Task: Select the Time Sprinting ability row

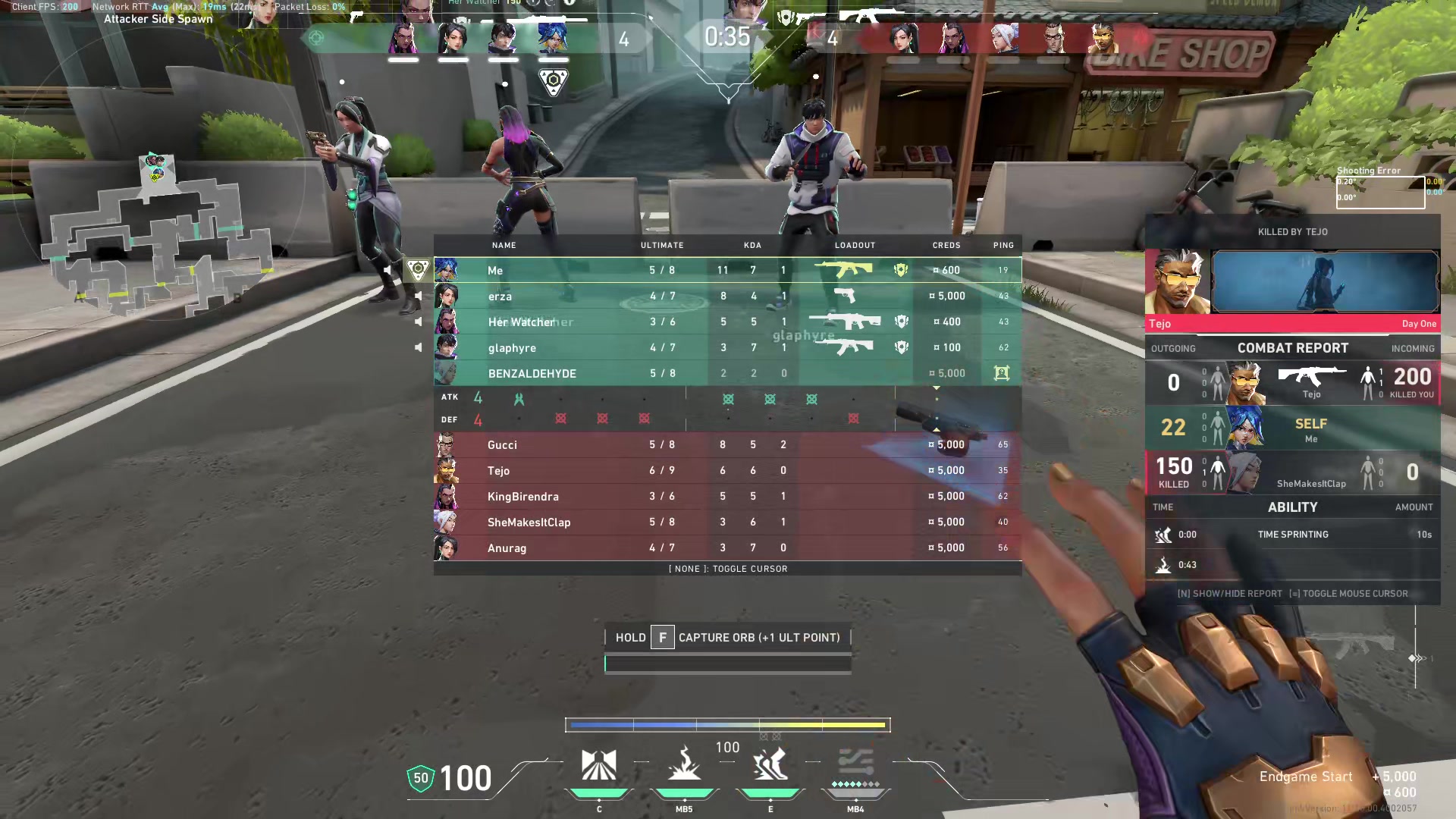Action: tap(1292, 535)
